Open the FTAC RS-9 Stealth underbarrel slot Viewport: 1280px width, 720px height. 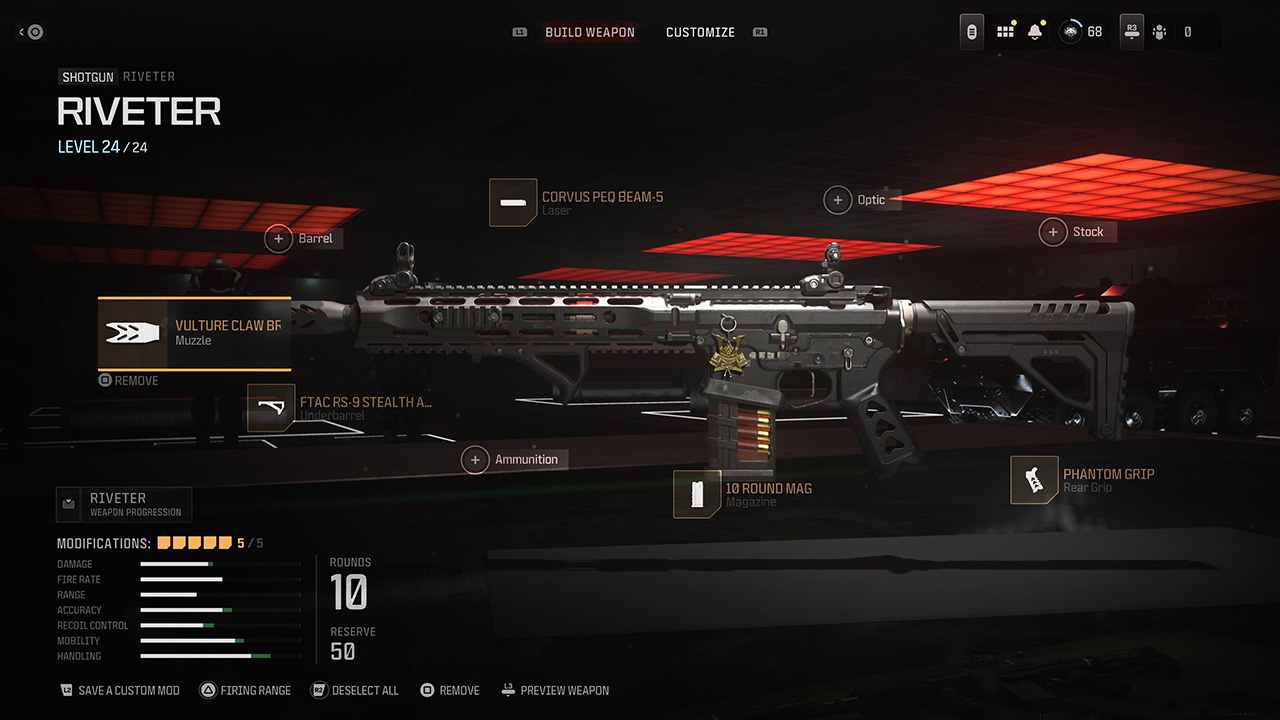pos(341,407)
